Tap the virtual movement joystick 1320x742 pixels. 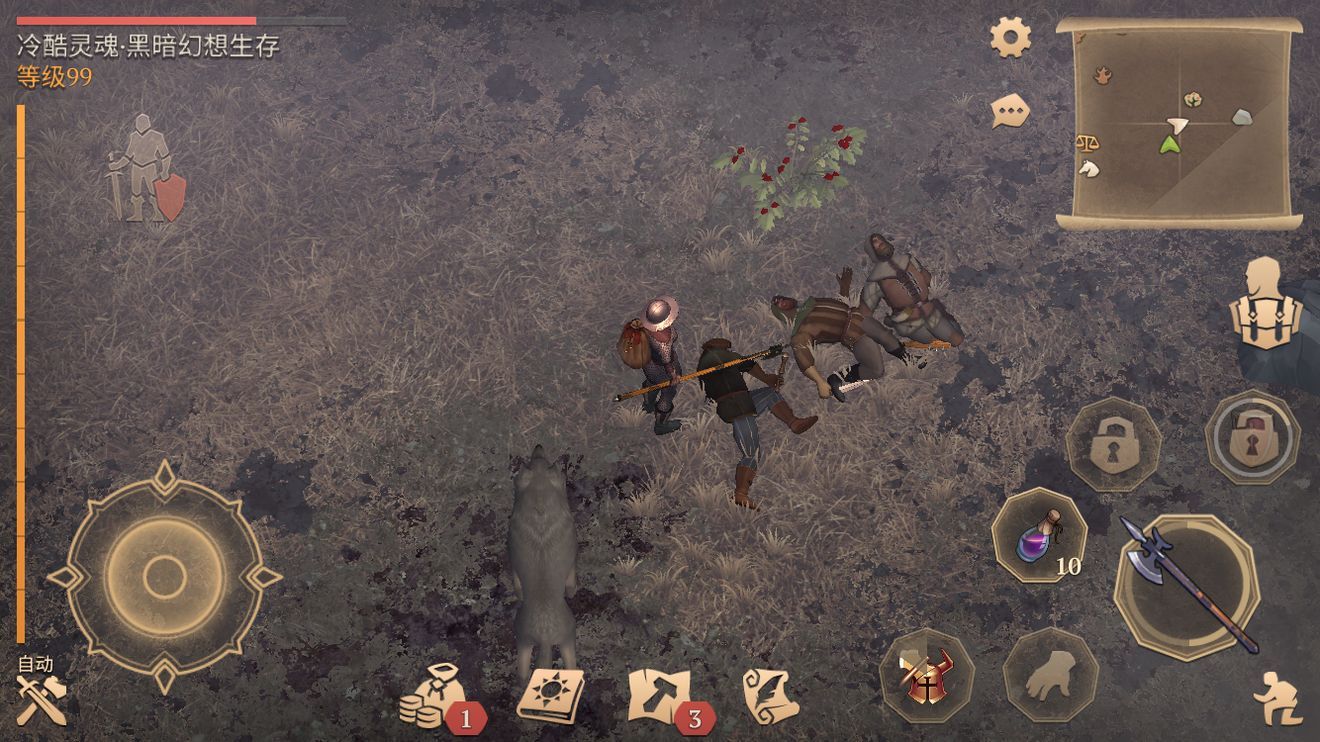click(164, 576)
